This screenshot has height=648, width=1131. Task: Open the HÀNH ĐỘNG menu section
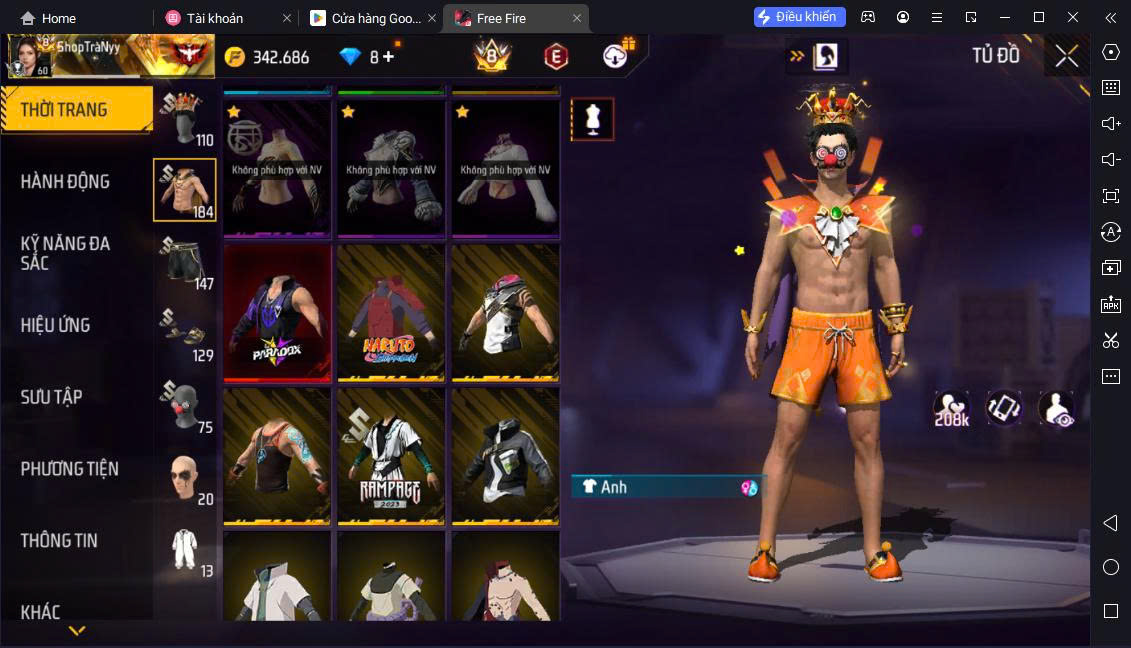click(65, 181)
